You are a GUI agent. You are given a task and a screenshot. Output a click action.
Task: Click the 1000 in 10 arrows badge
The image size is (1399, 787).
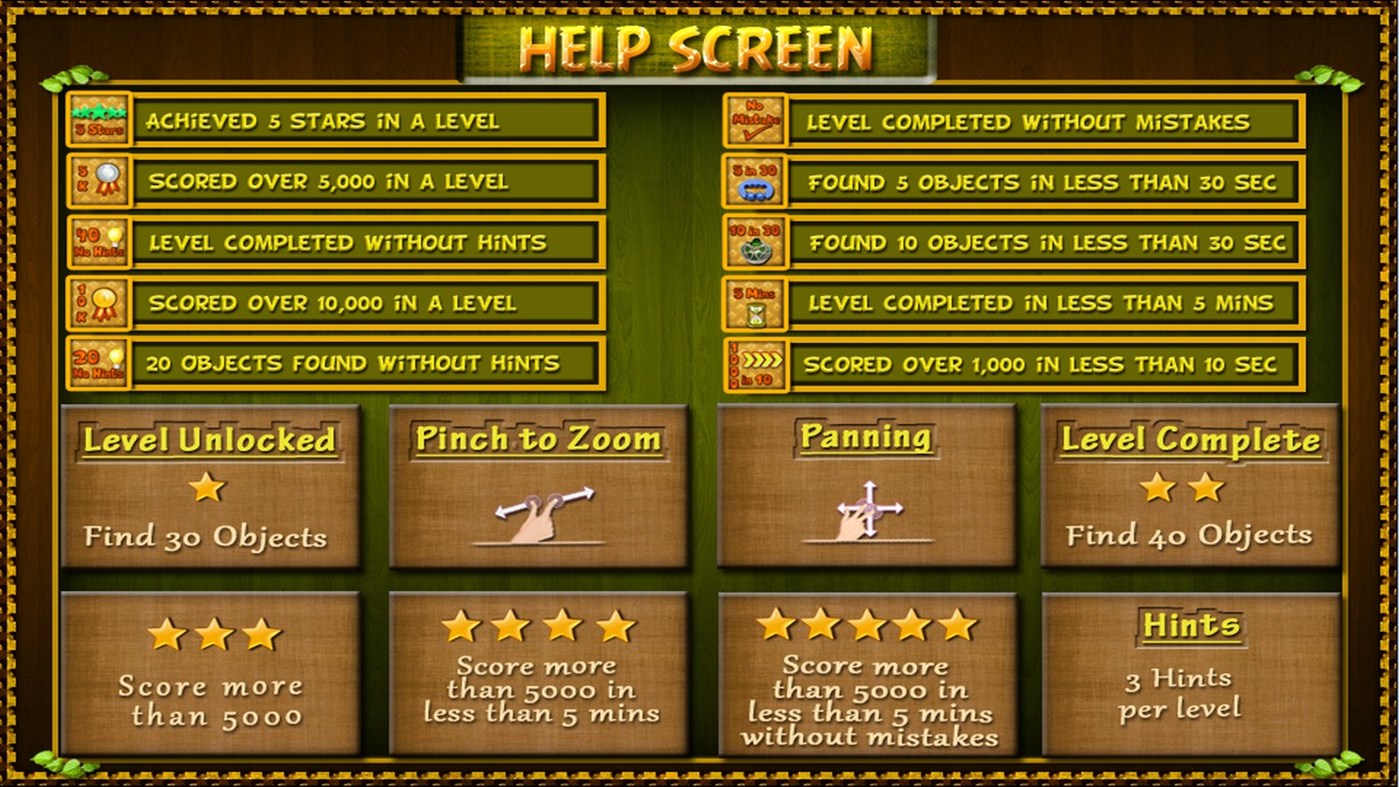tap(754, 364)
